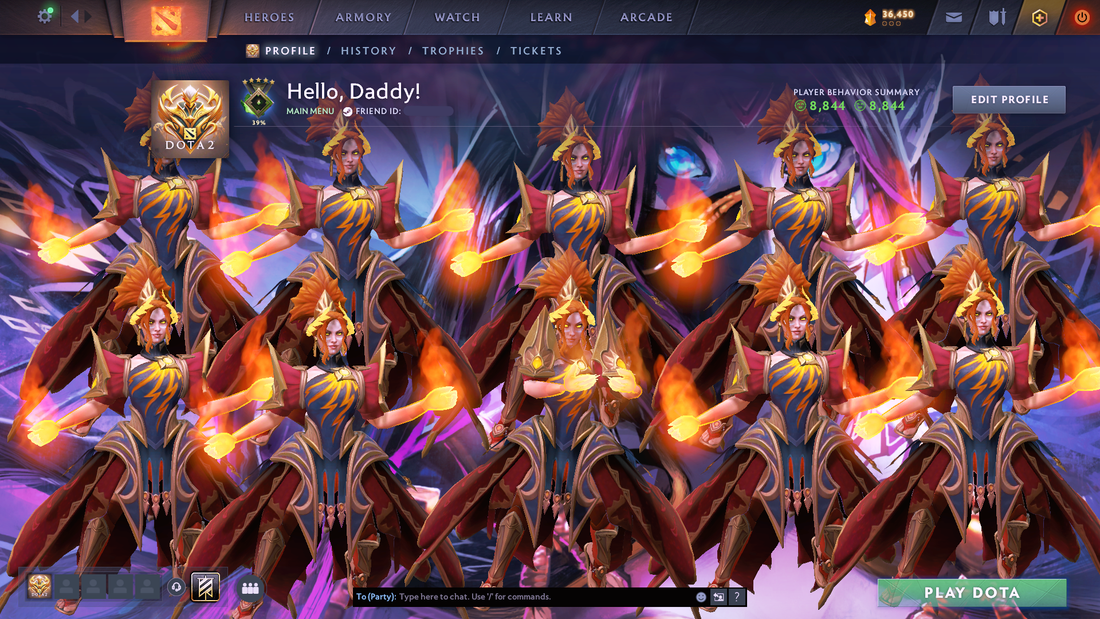Open the emoticon picker in chat

[701, 597]
